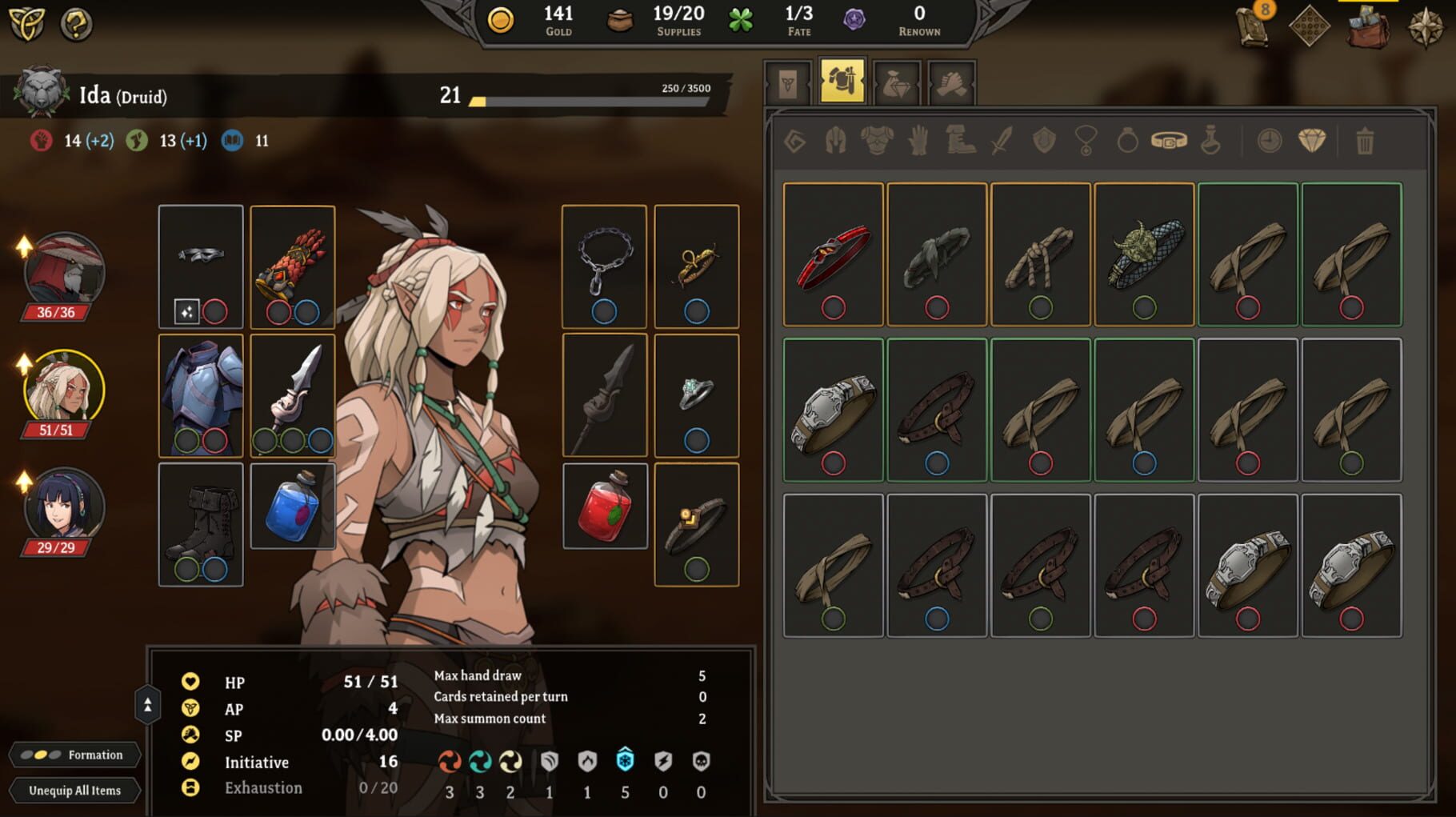The image size is (1456, 817).
Task: Toggle the belt filter
Action: 1170,142
